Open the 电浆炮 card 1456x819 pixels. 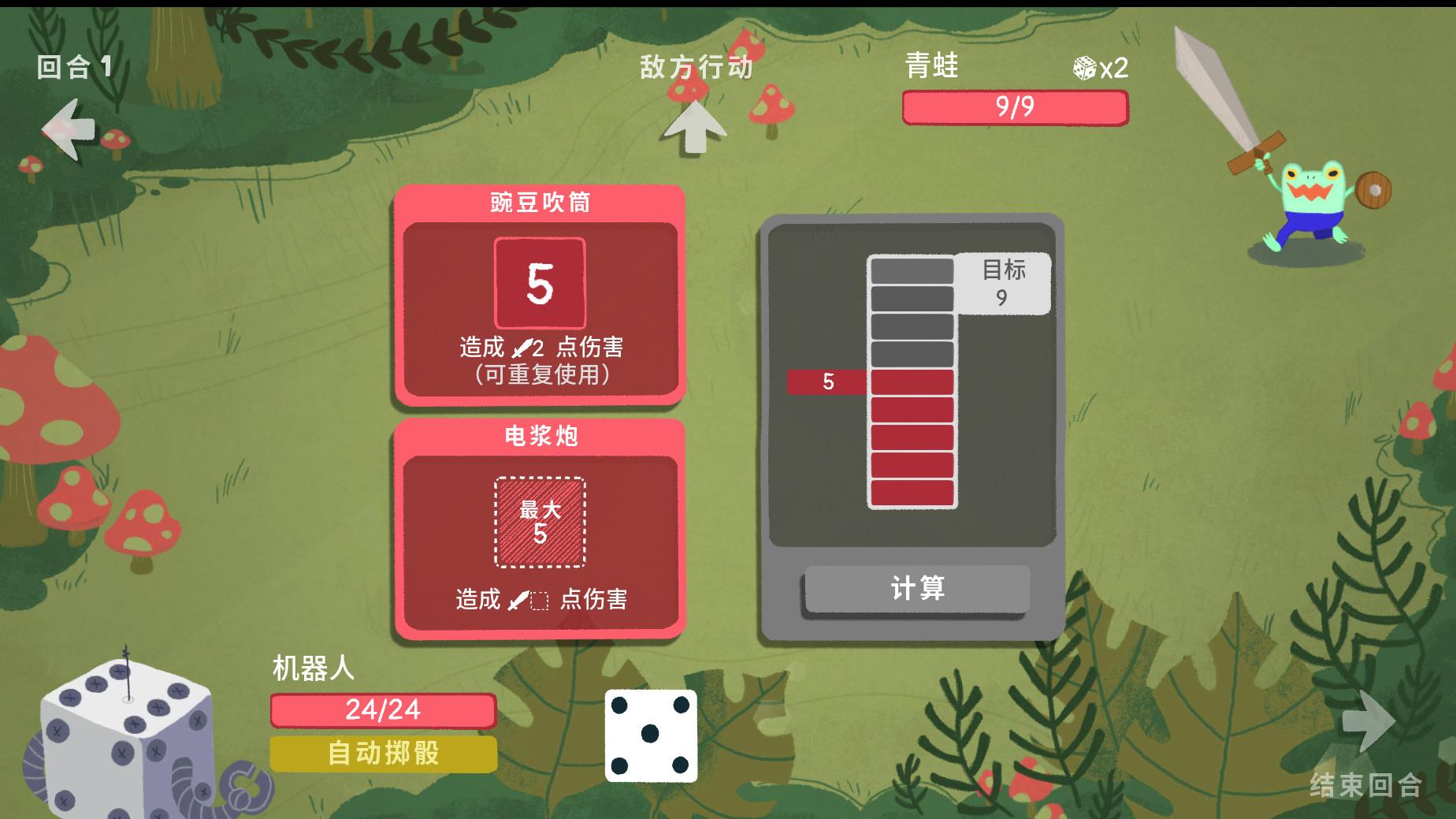pyautogui.click(x=540, y=437)
